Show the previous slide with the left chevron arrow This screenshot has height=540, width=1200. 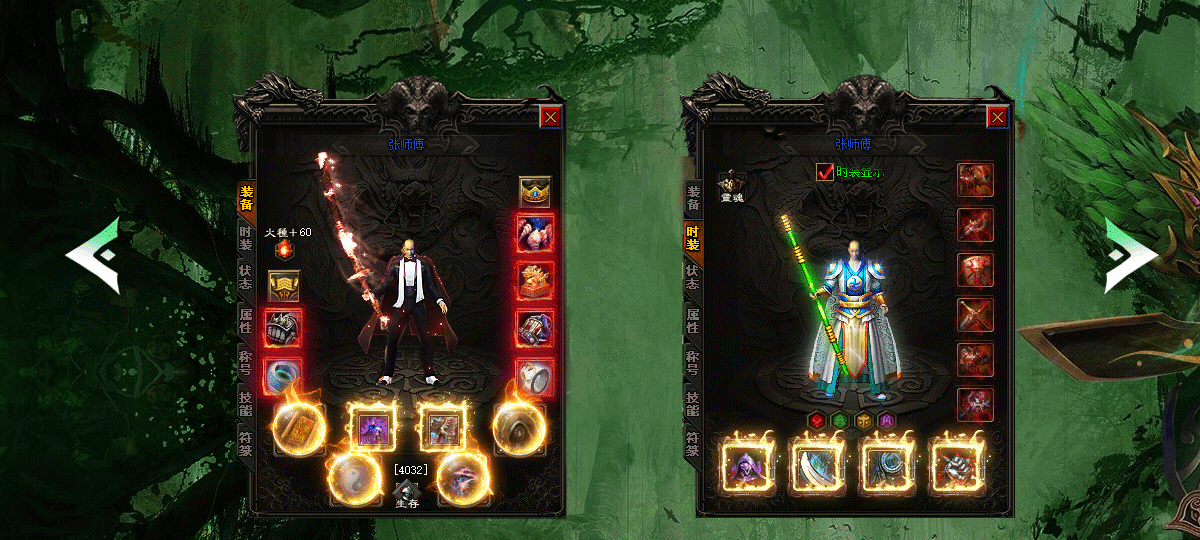(93, 256)
